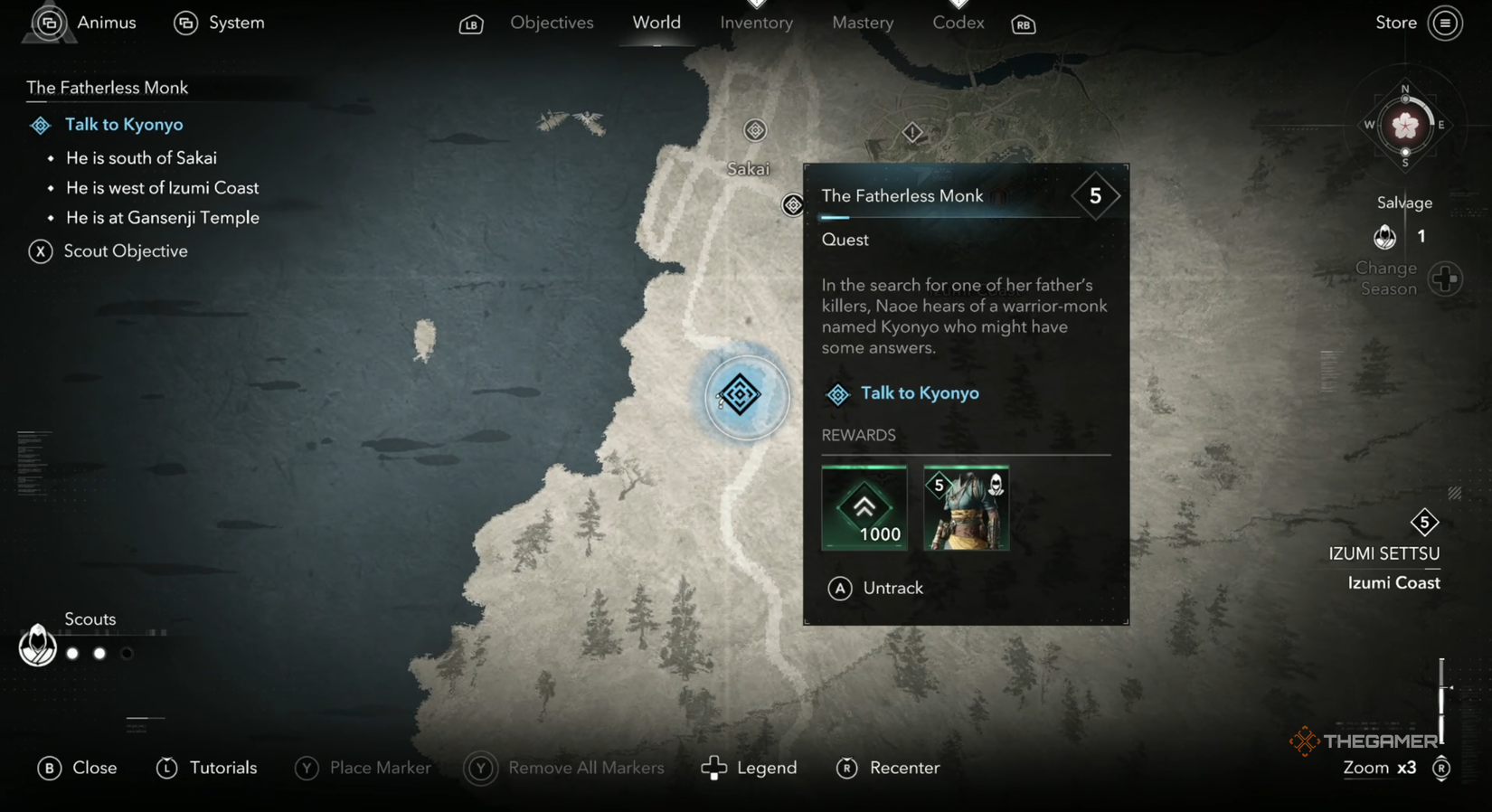Click the sakura compass rose

click(1404, 127)
